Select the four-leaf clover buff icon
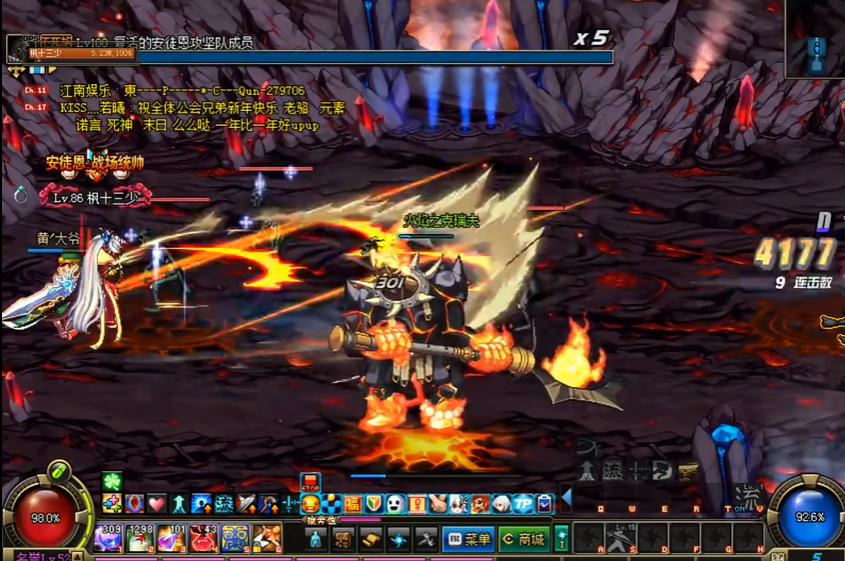Screen dimensions: 845x561 click(111, 483)
